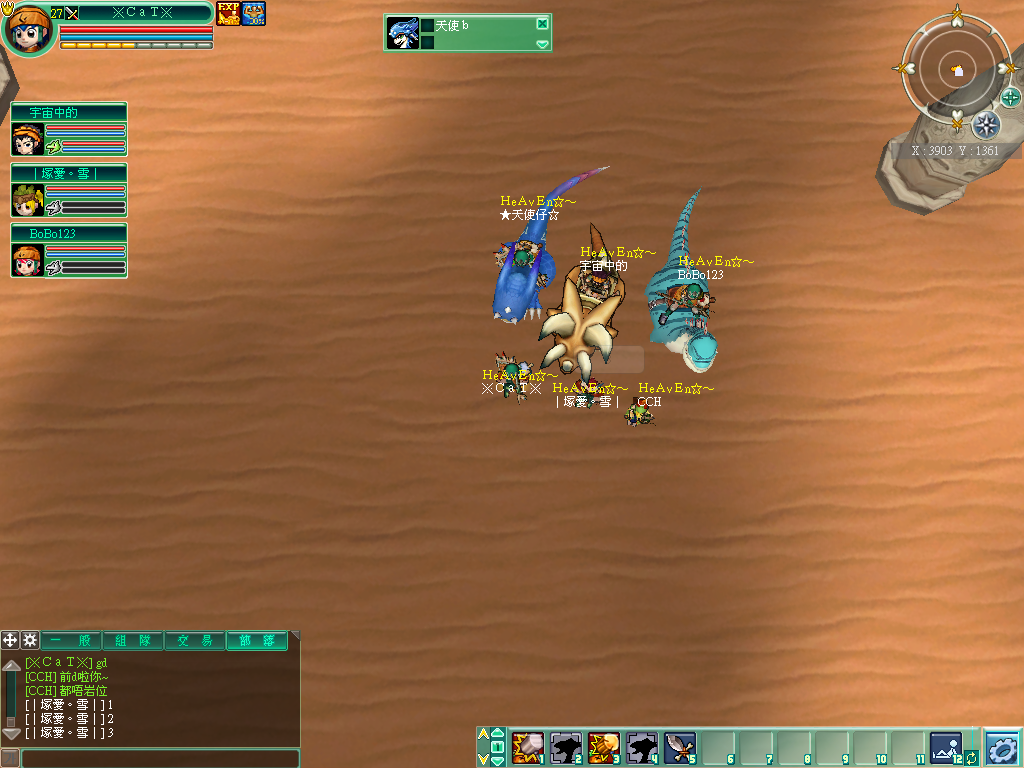
Task: Expand the 天使b target panel dropdown arrow
Action: pos(542,44)
